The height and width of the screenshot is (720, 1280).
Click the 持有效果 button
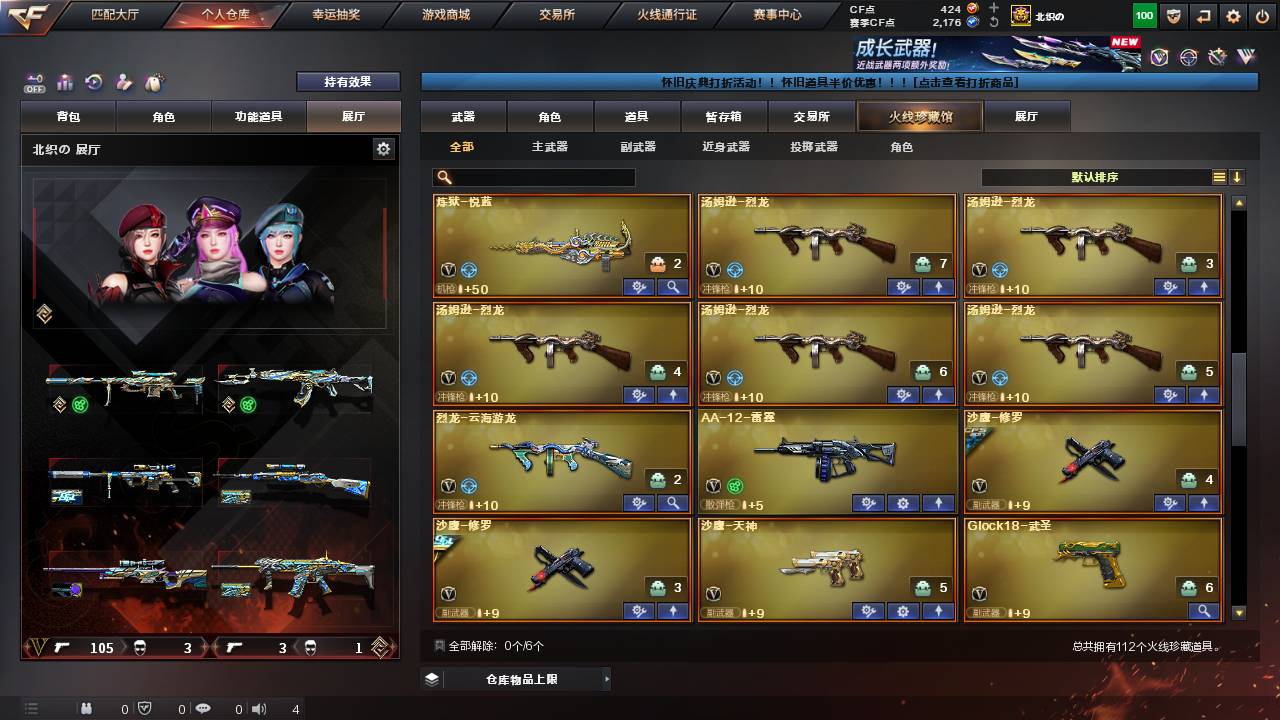(347, 81)
